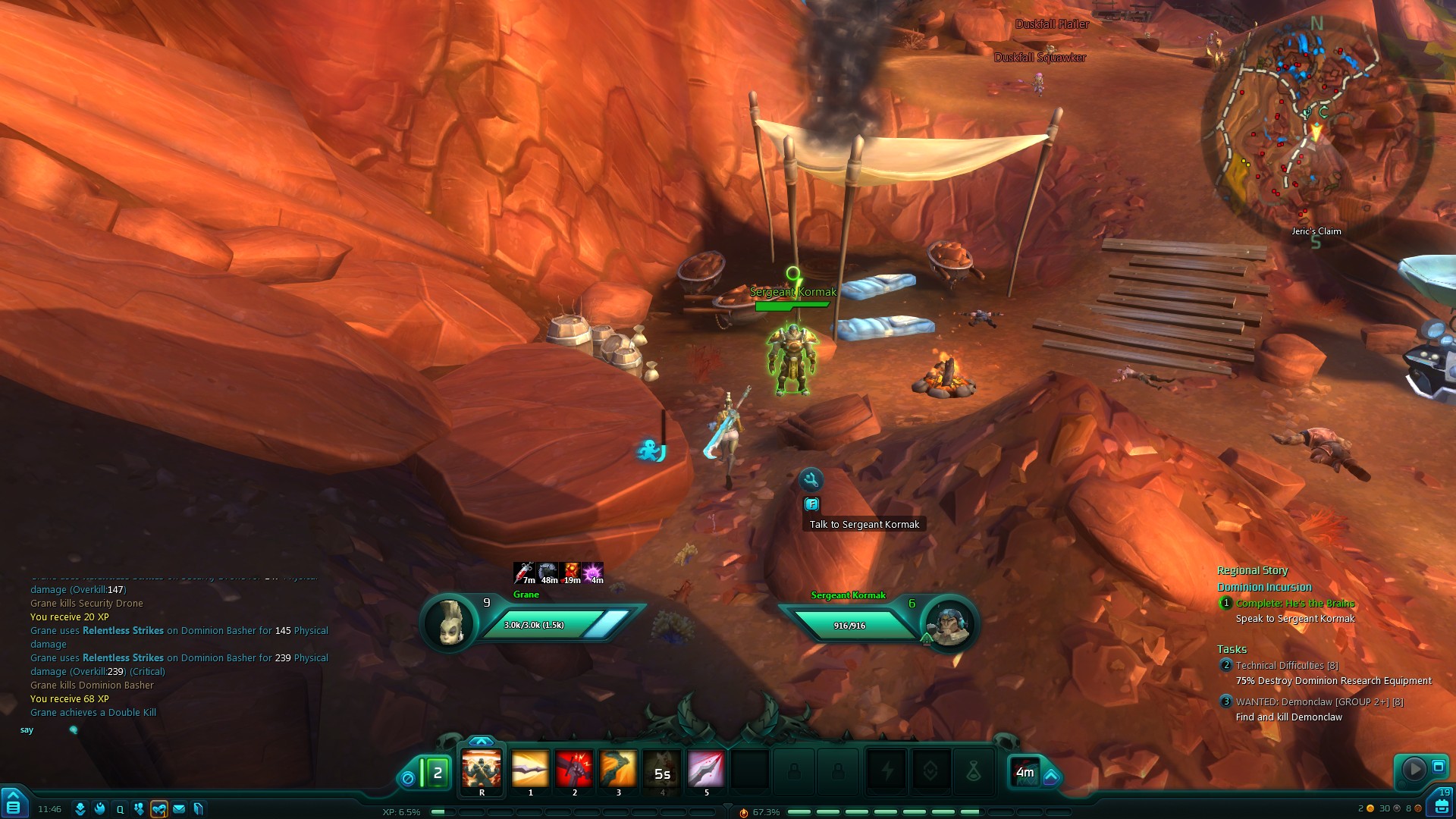Image resolution: width=1456 pixels, height=819 pixels.
Task: Use the red fist-and-sword ability
Action: pos(574,769)
